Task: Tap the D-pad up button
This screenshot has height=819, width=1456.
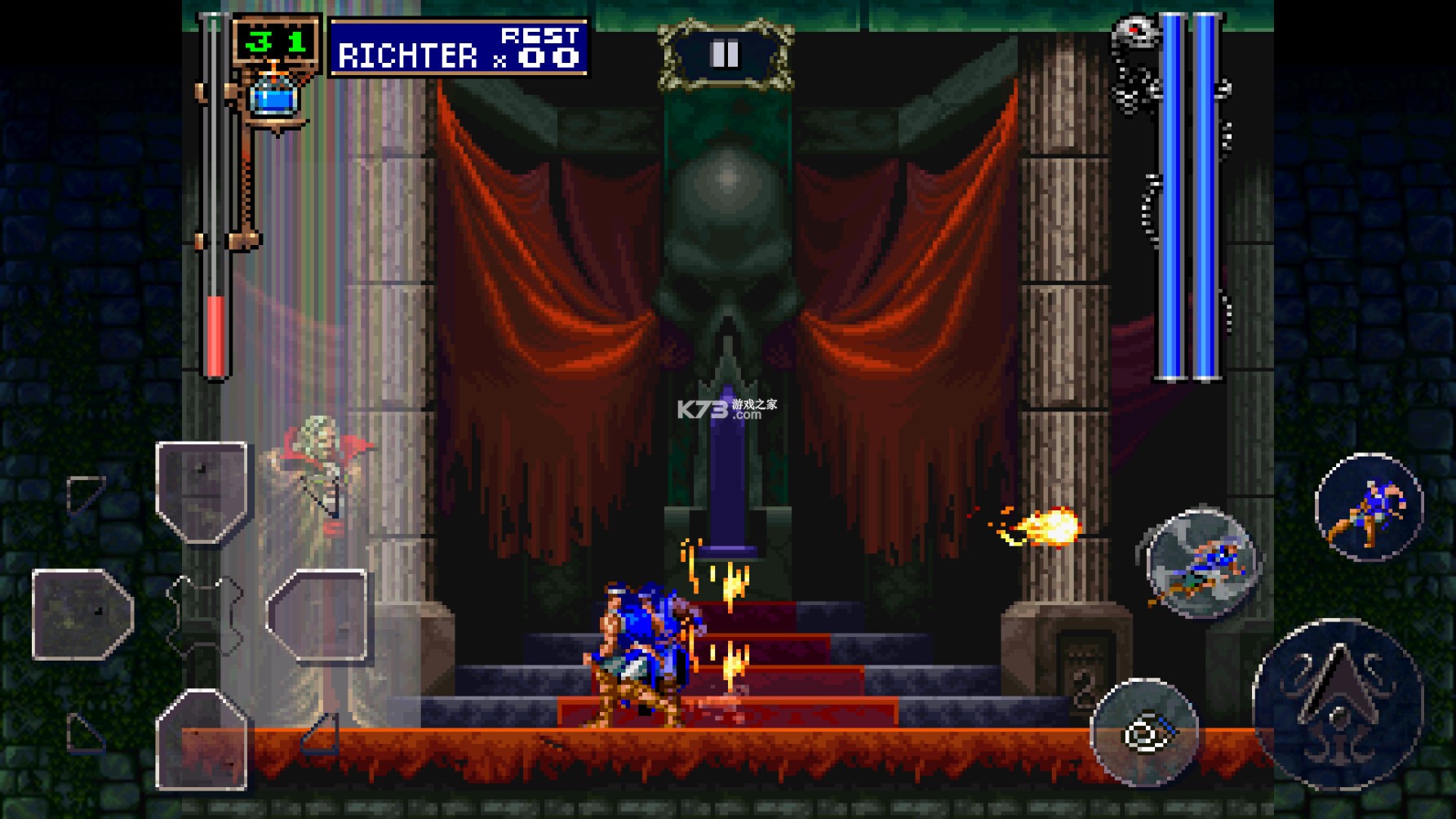Action: (x=202, y=492)
